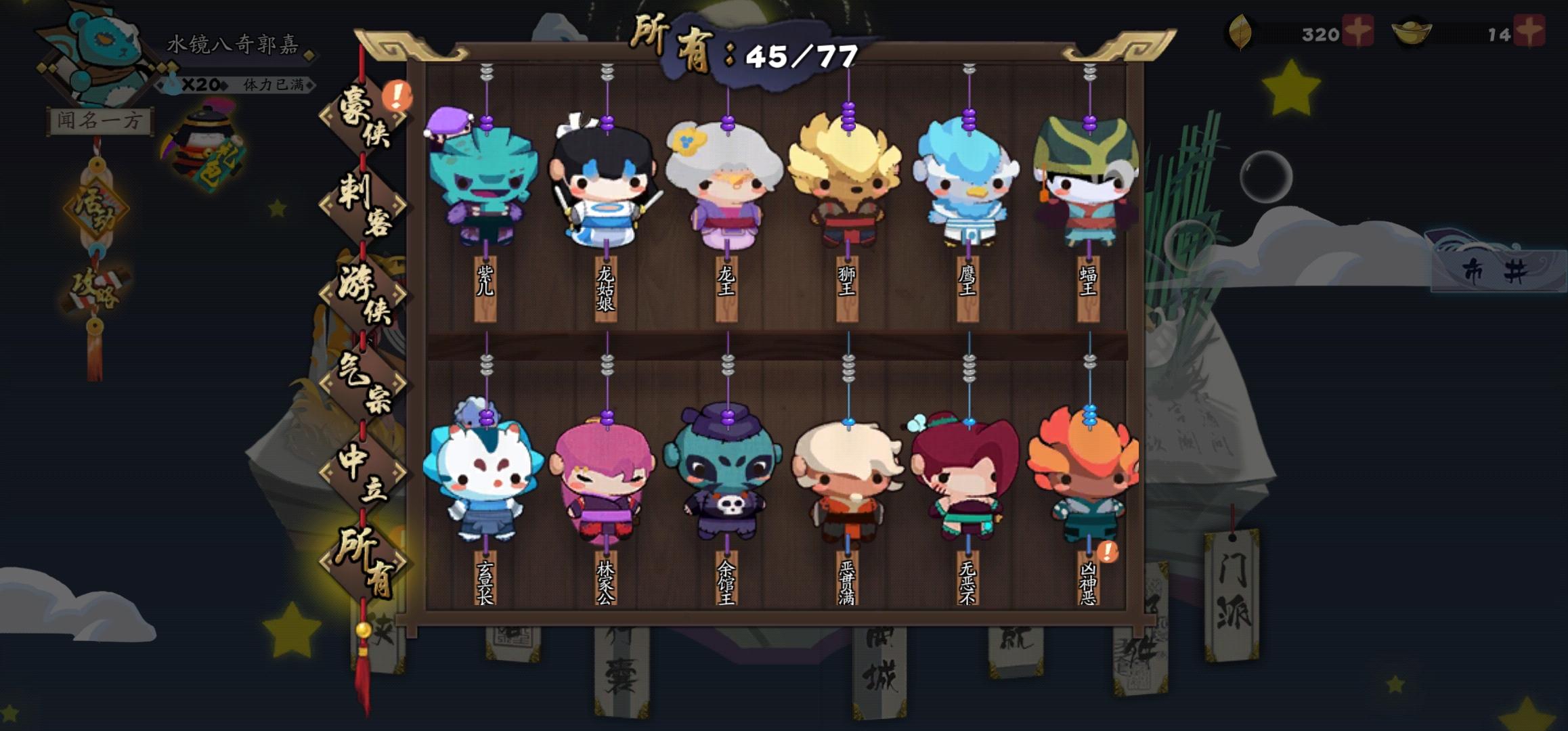Image resolution: width=1568 pixels, height=731 pixels.
Task: Click the gold ingot currency icon
Action: coord(1413,32)
